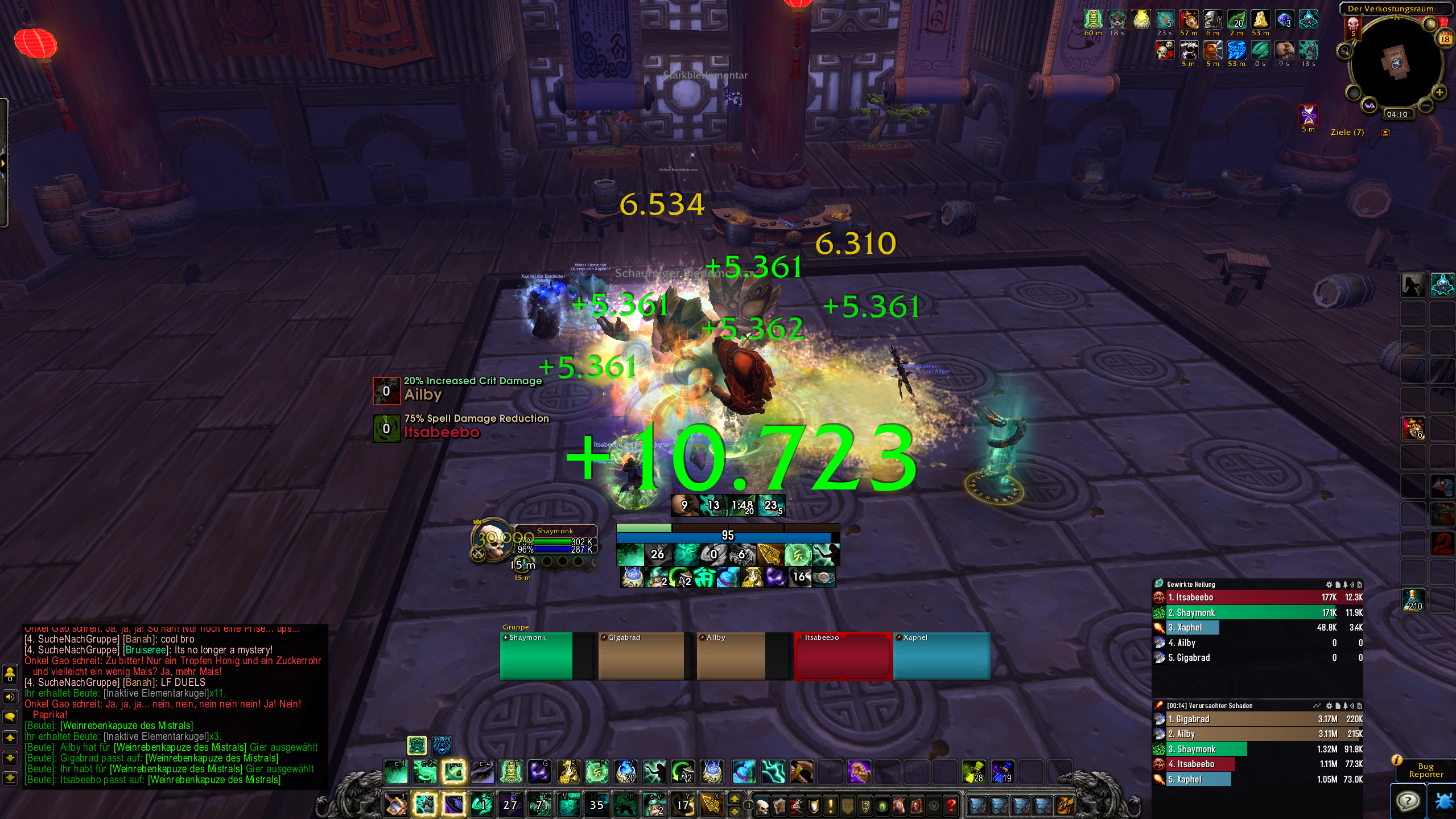Screen dimensions: 1456x819
Task: Open the help question-mark speech bubble
Action: 1408,801
